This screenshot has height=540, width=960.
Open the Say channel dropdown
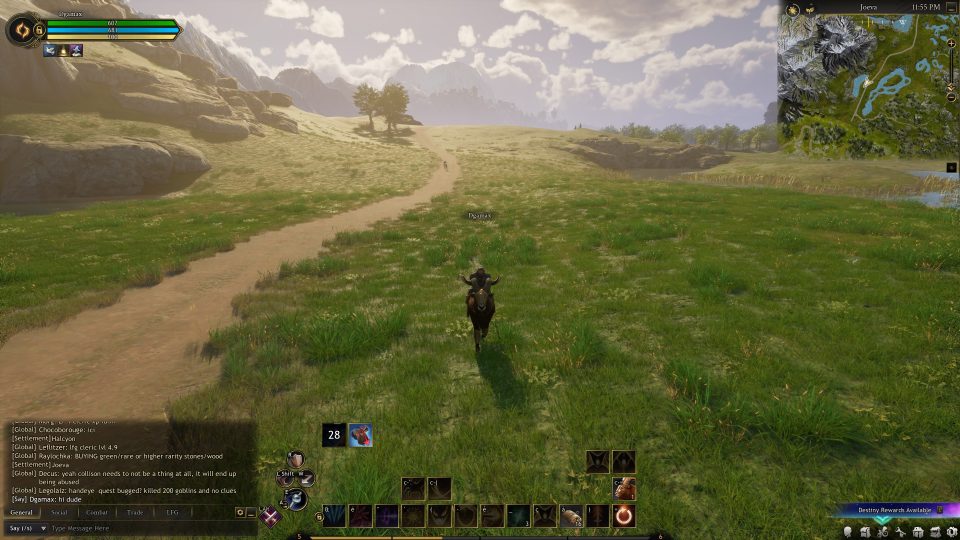click(x=27, y=528)
